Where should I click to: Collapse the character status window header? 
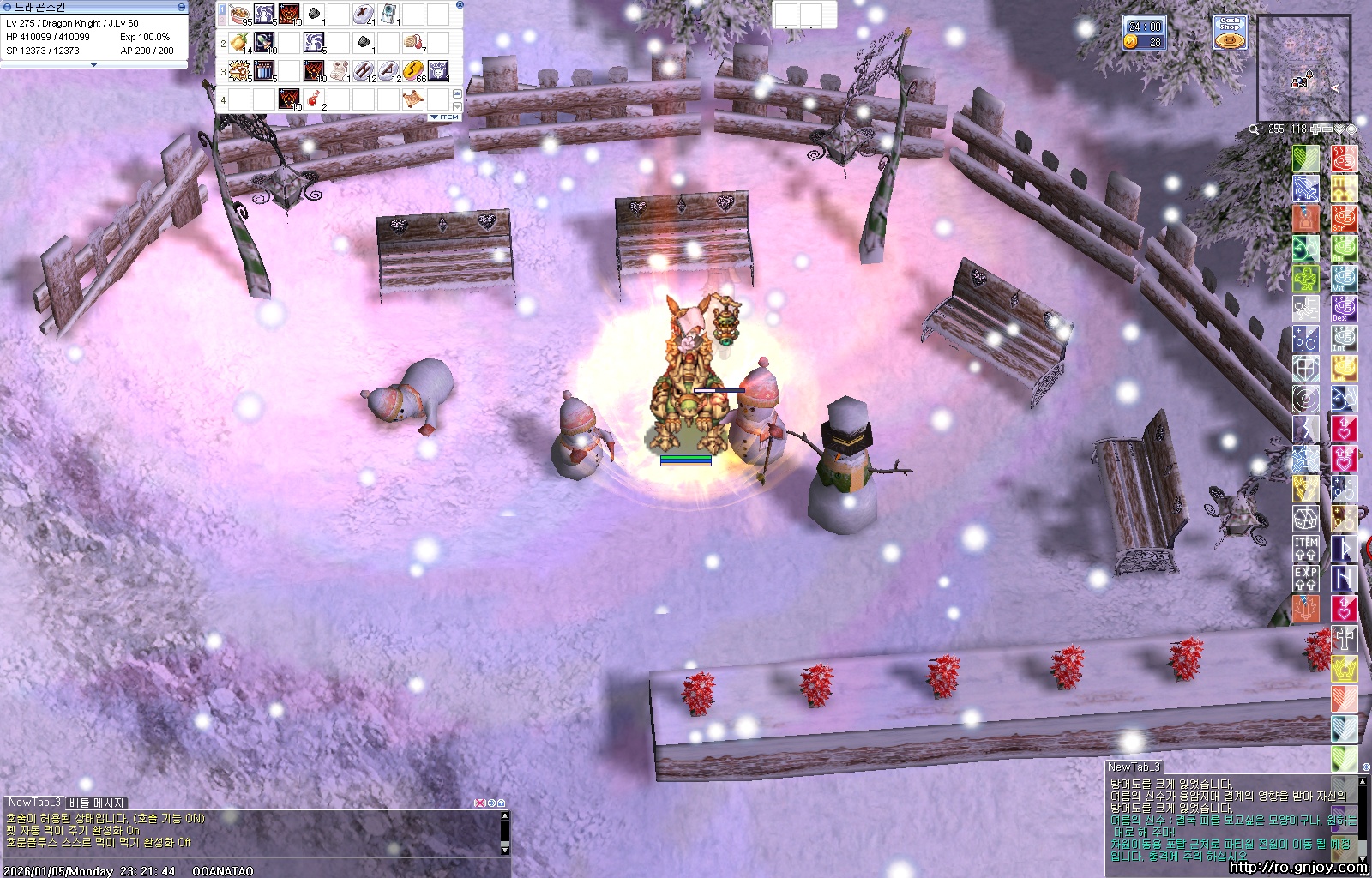coord(181,6)
